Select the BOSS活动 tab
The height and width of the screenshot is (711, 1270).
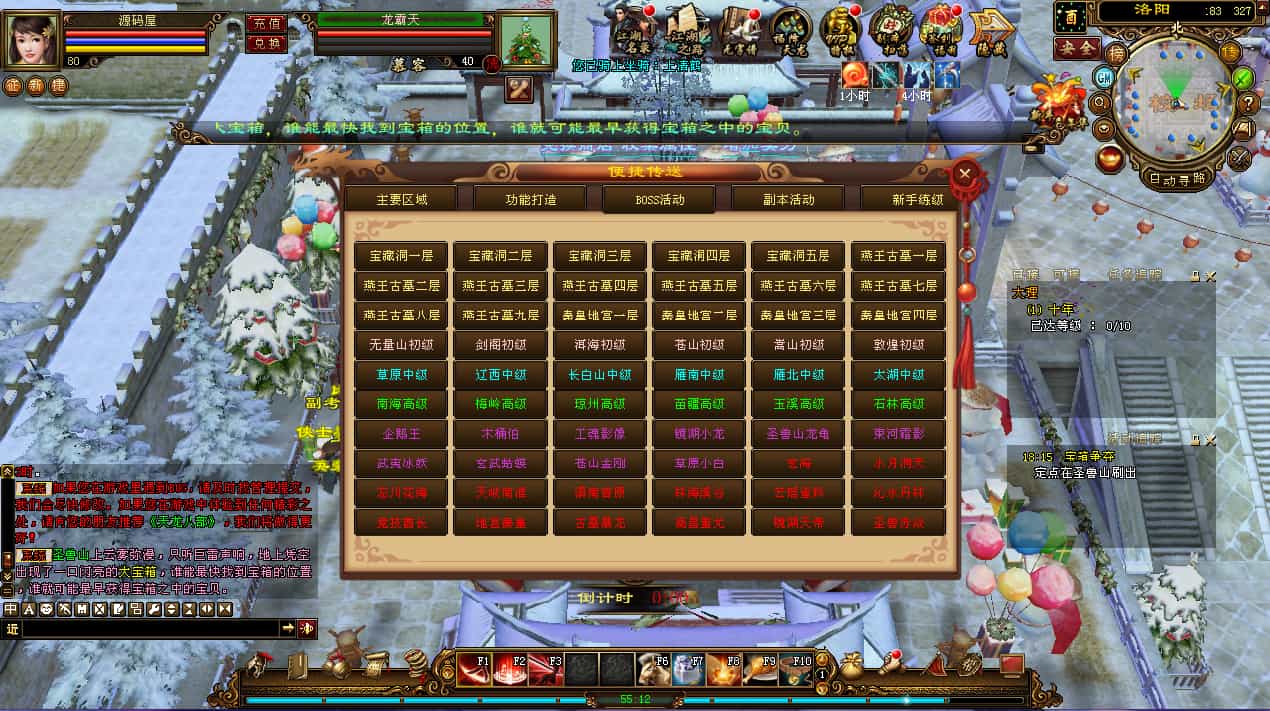(x=659, y=199)
